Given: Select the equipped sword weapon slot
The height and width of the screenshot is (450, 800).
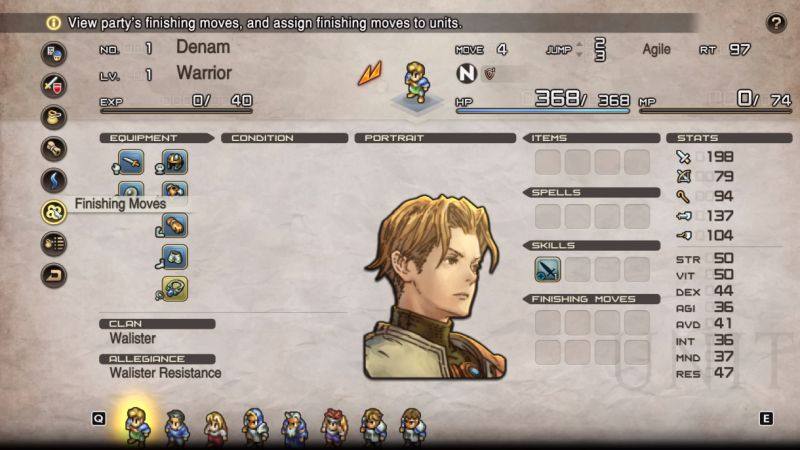Looking at the screenshot, I should 132,162.
